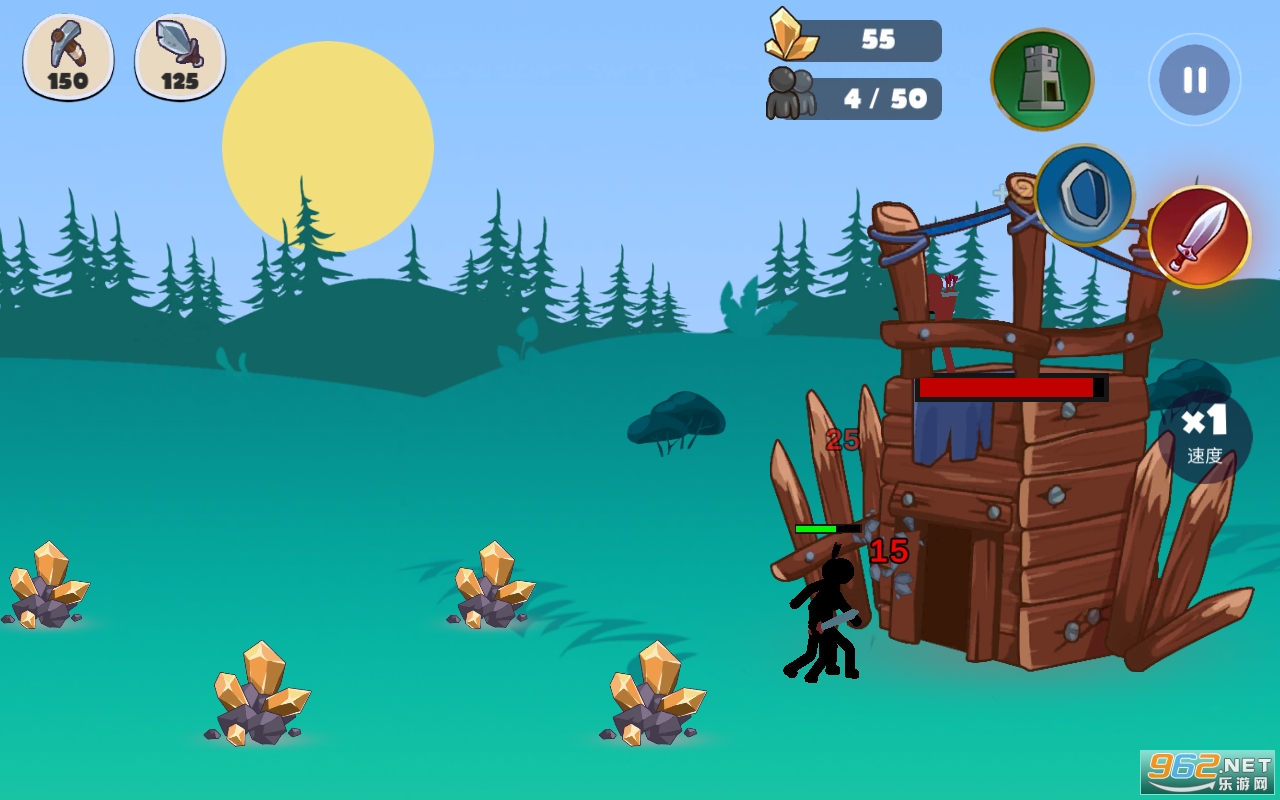1280x800 pixels.
Task: Order attack with the red sword button
Action: pyautogui.click(x=1198, y=237)
